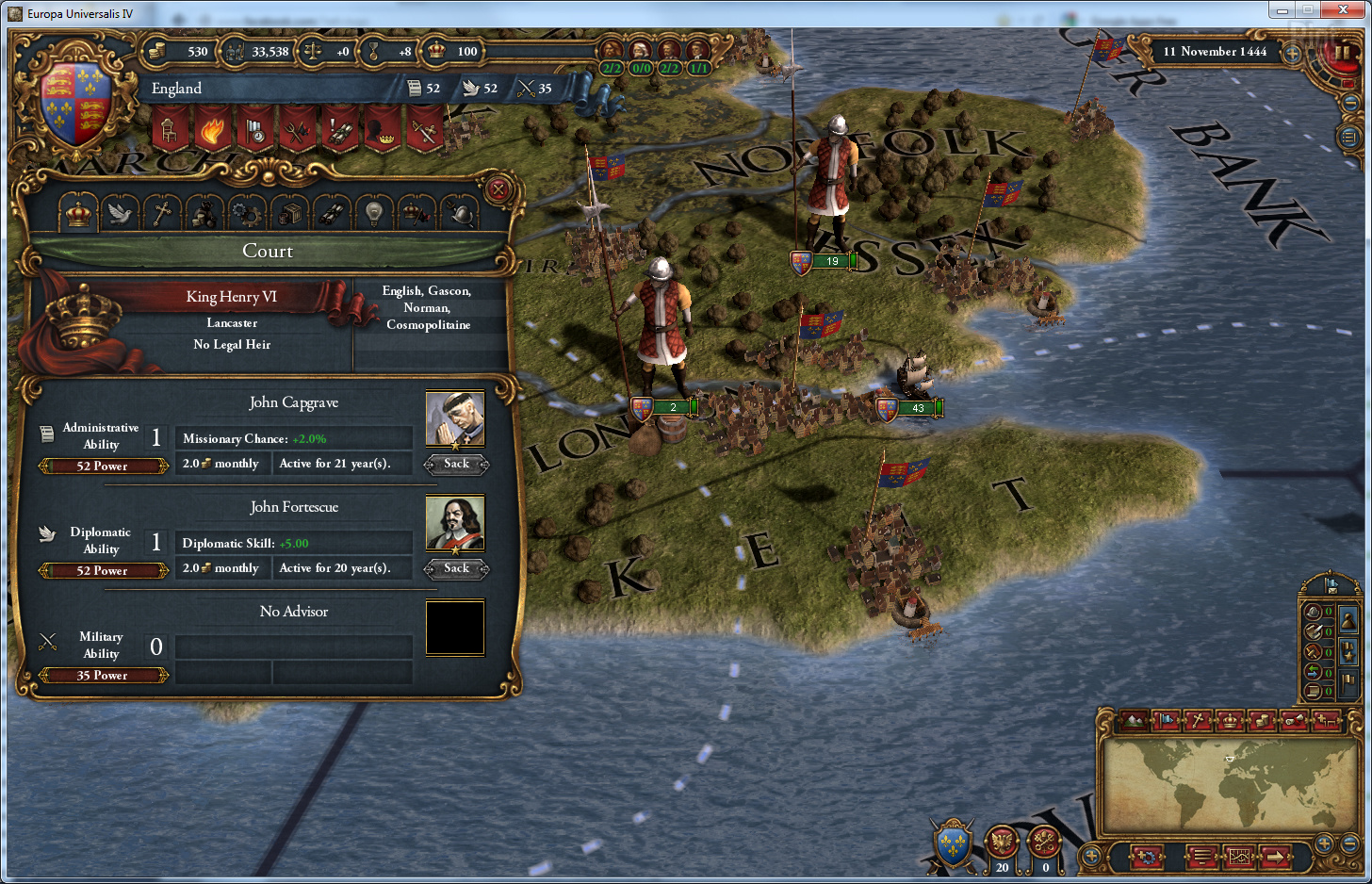Increase game speed with the plus button
Image resolution: width=1372 pixels, height=884 pixels.
point(1293,54)
